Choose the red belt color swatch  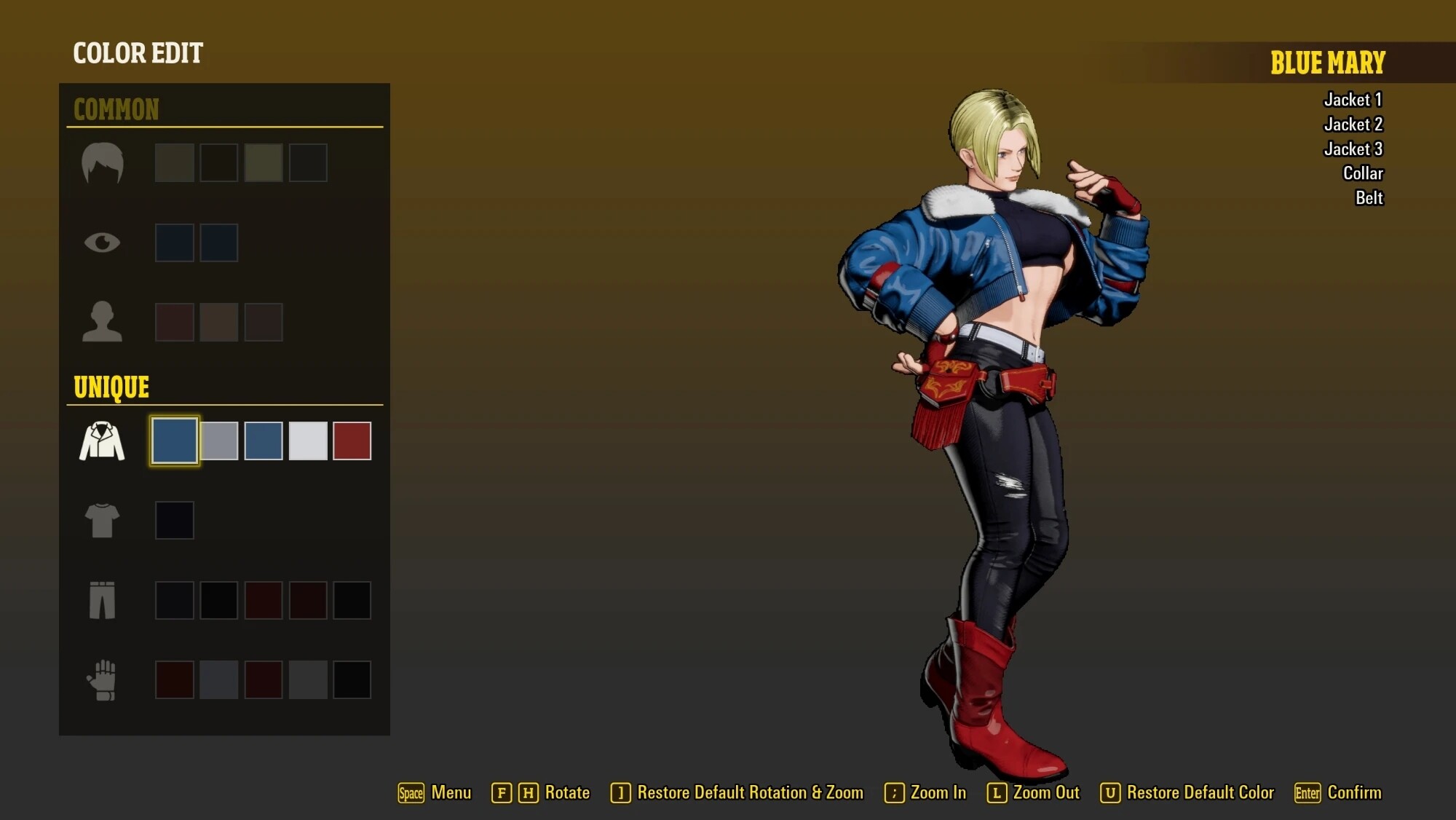[352, 441]
